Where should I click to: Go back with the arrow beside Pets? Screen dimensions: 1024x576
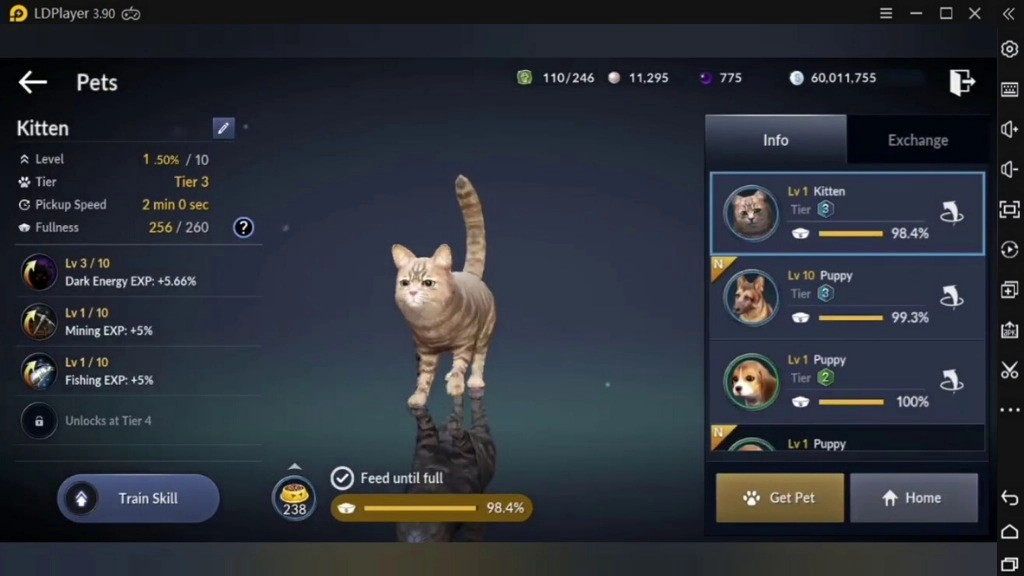(x=33, y=82)
